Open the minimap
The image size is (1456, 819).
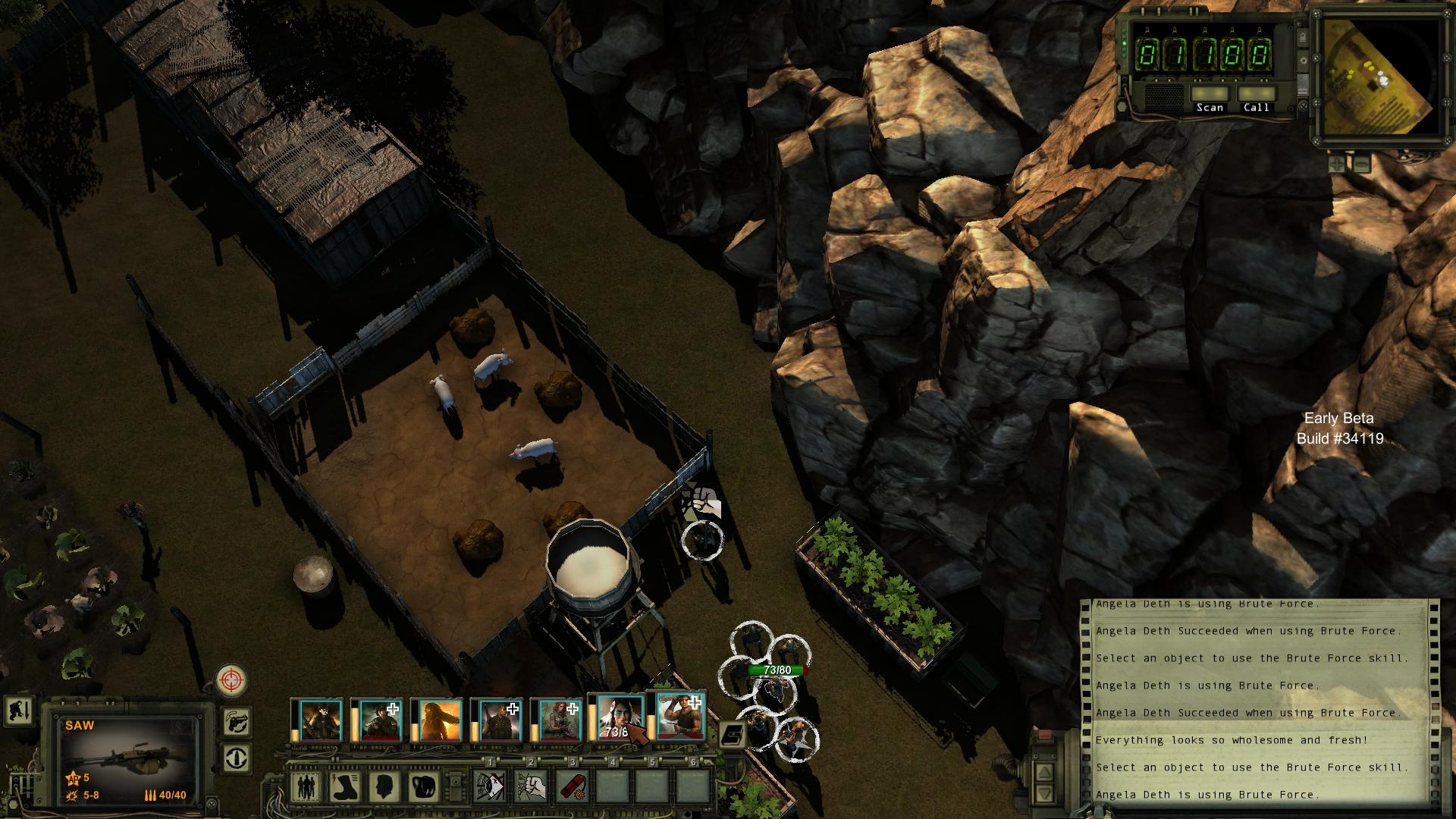pos(1380,77)
